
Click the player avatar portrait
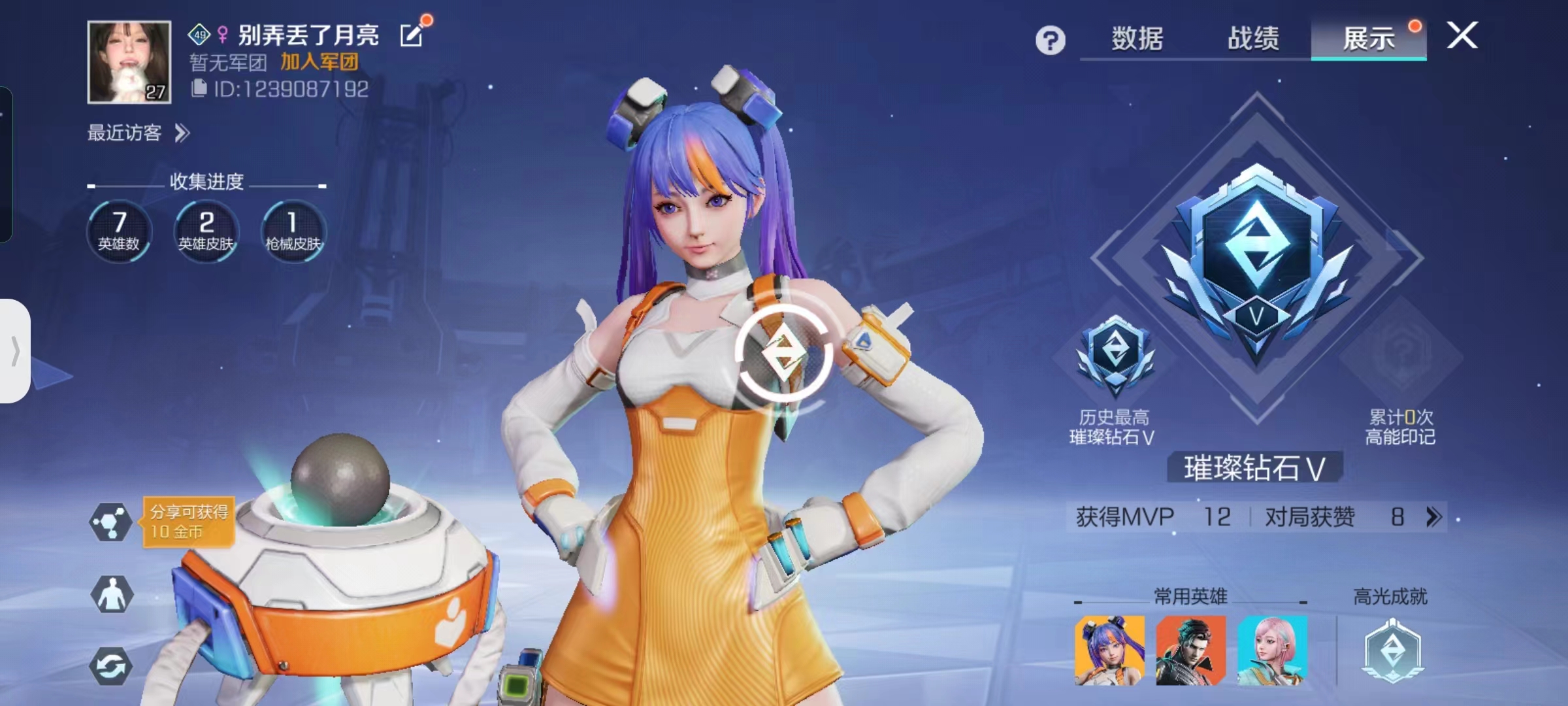[x=129, y=62]
